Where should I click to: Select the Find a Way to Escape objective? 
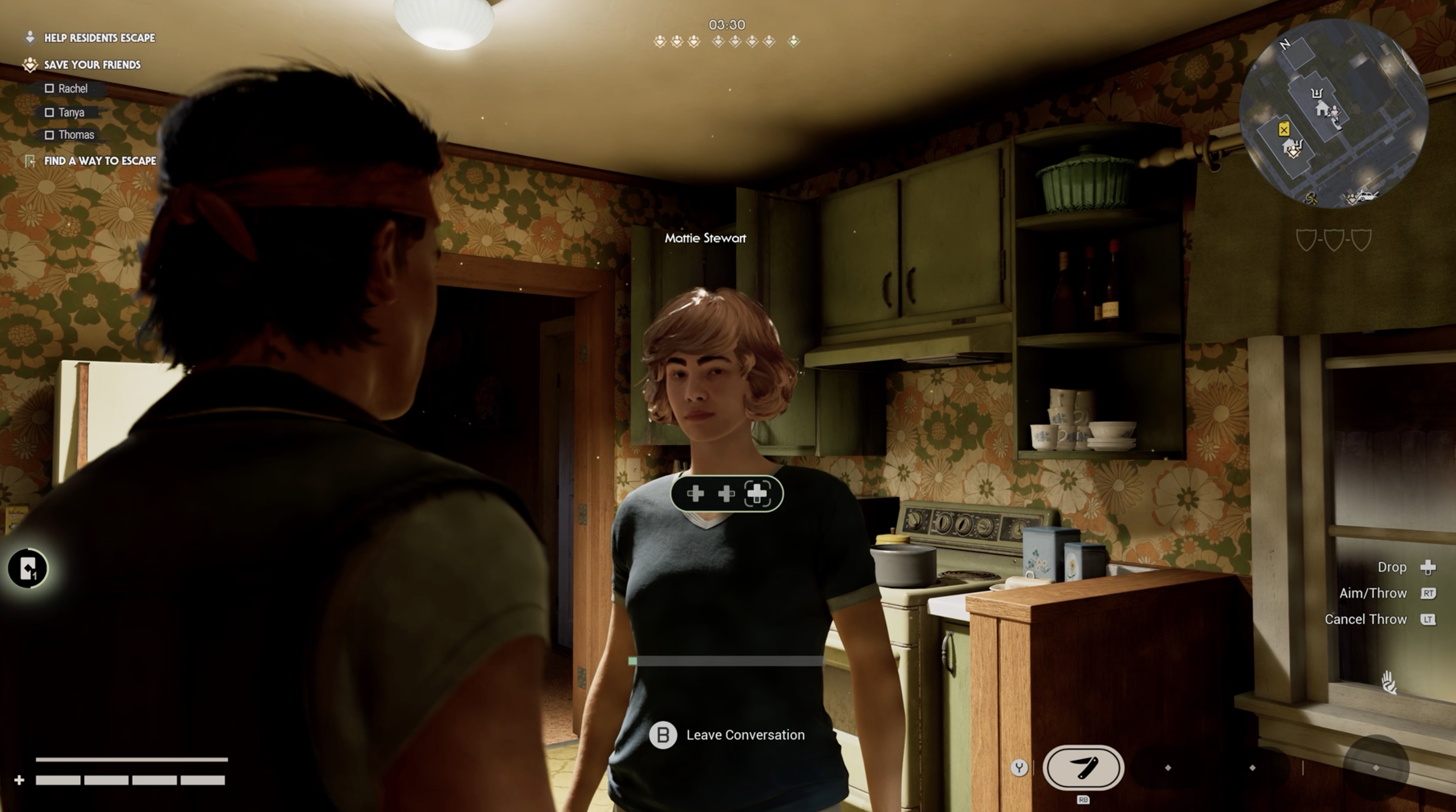tap(99, 161)
